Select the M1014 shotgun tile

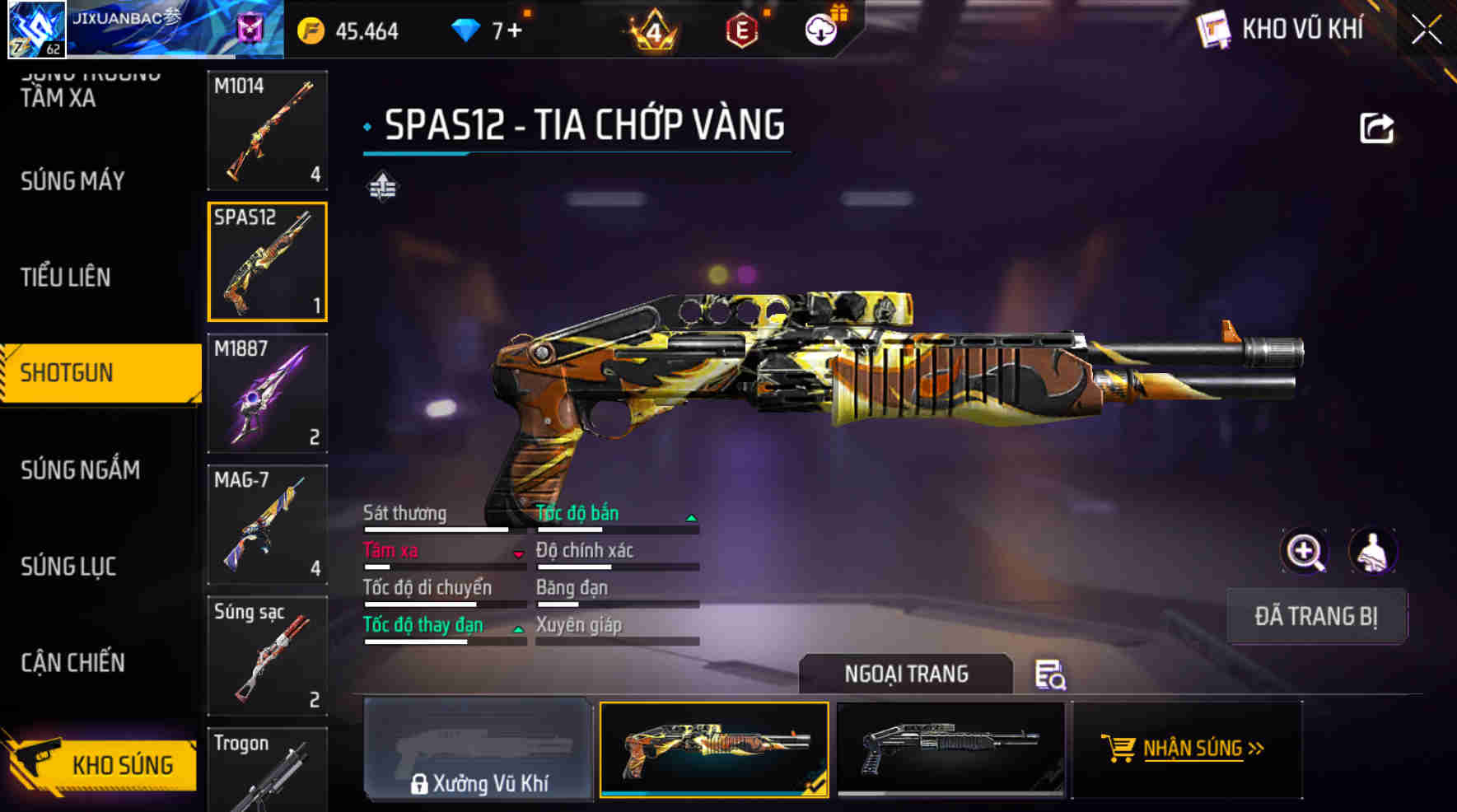[267, 130]
